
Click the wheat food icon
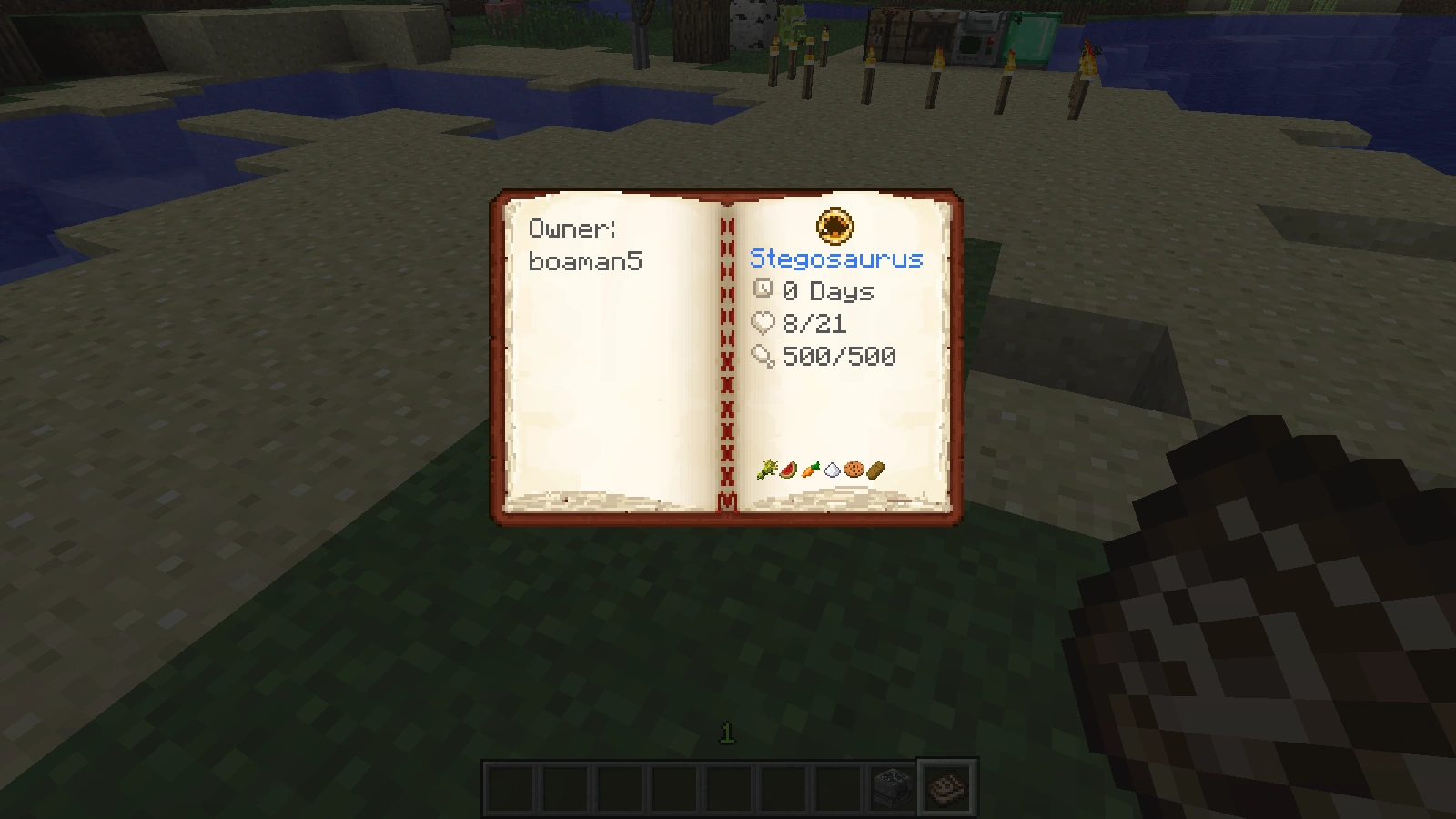tap(767, 470)
